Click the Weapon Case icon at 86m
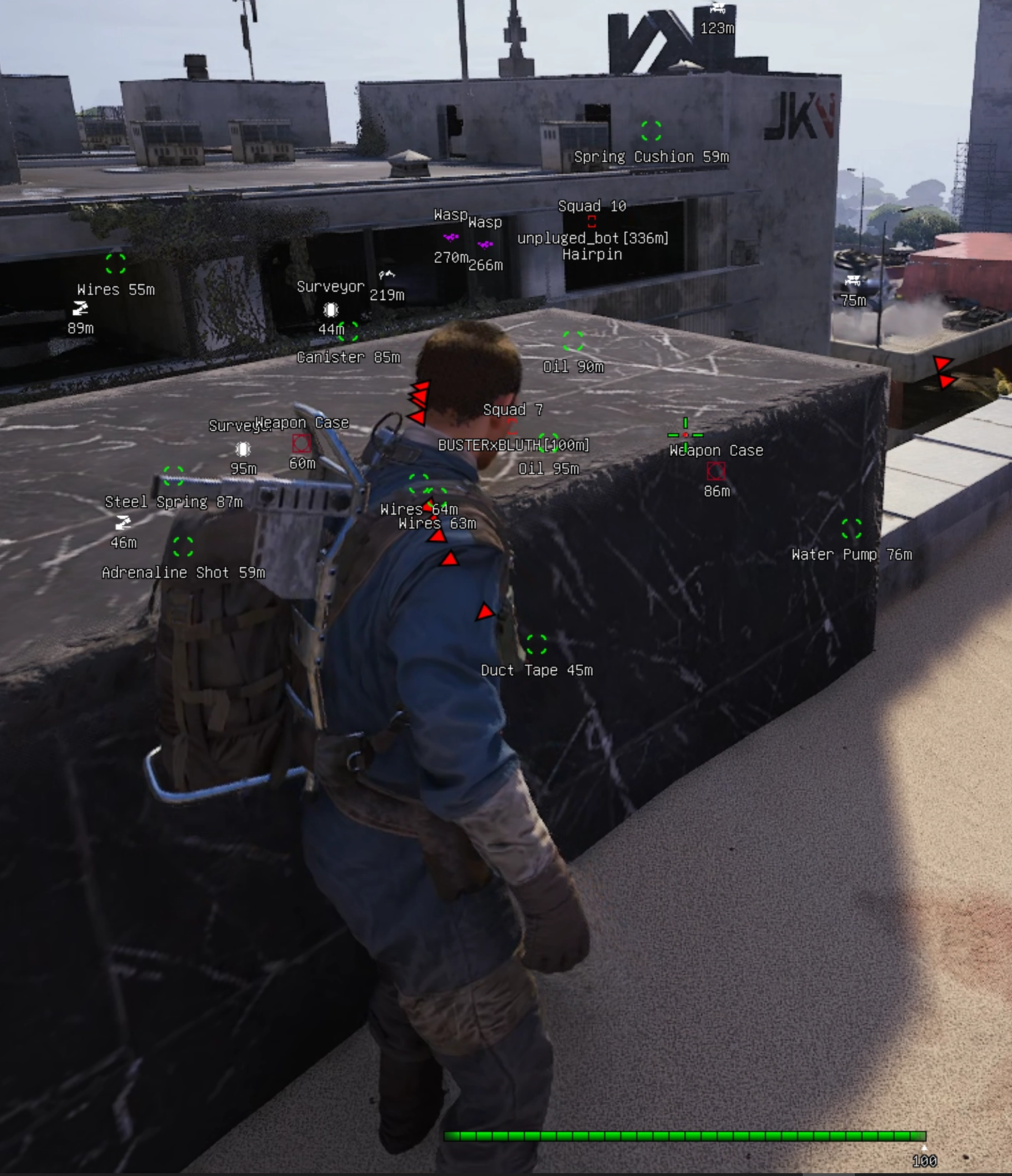Screen dimensions: 1012x1176 coord(716,470)
